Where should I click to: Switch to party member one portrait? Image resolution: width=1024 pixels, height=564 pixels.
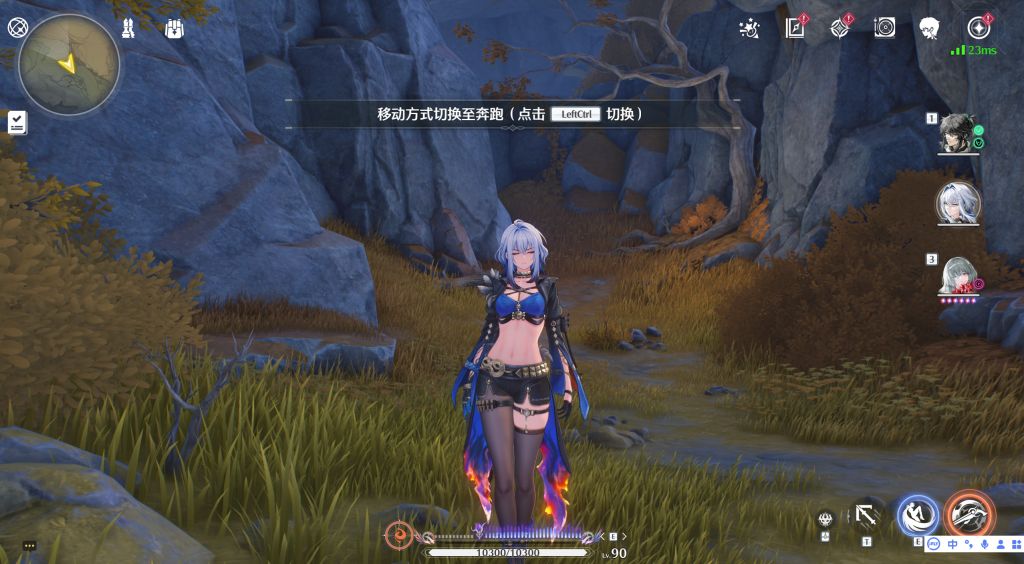957,132
